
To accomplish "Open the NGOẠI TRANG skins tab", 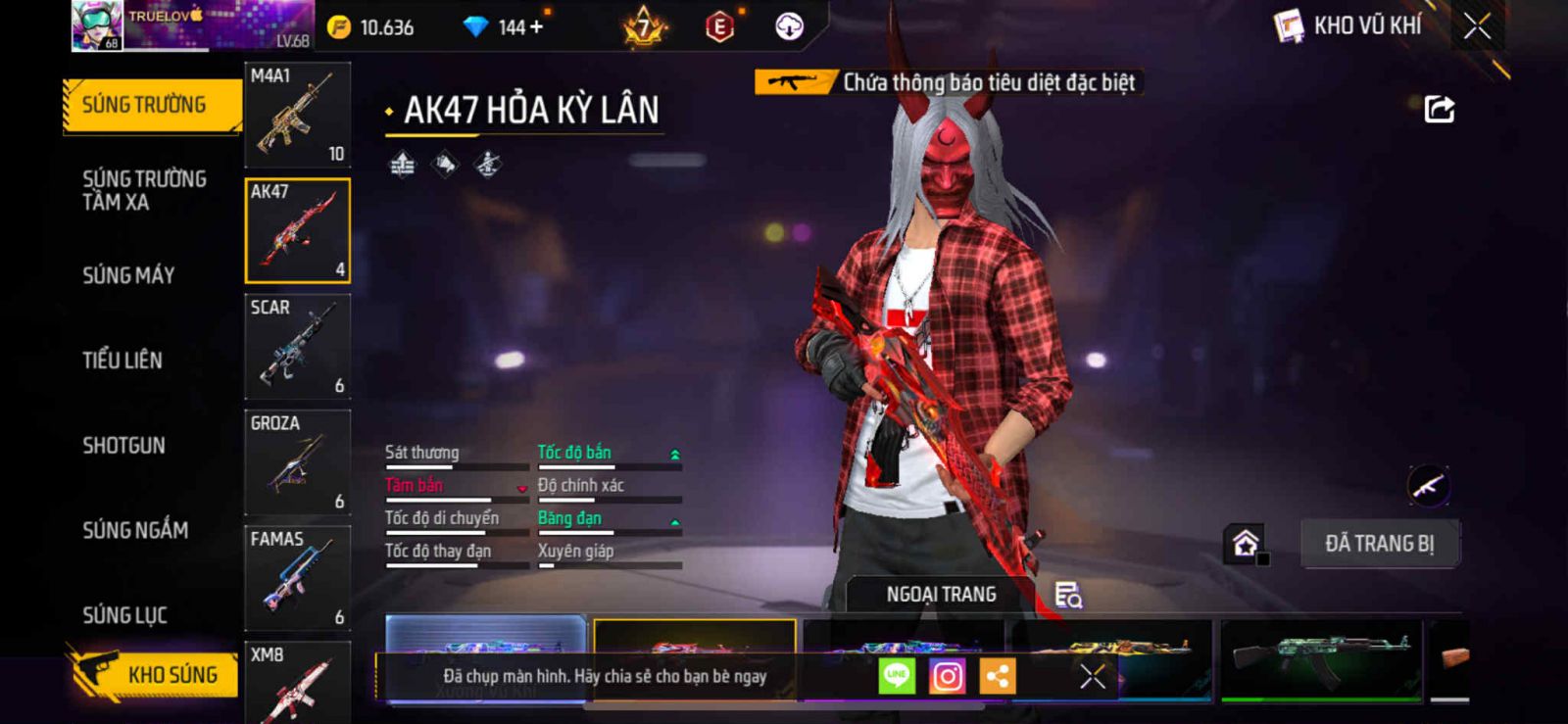I will [941, 594].
